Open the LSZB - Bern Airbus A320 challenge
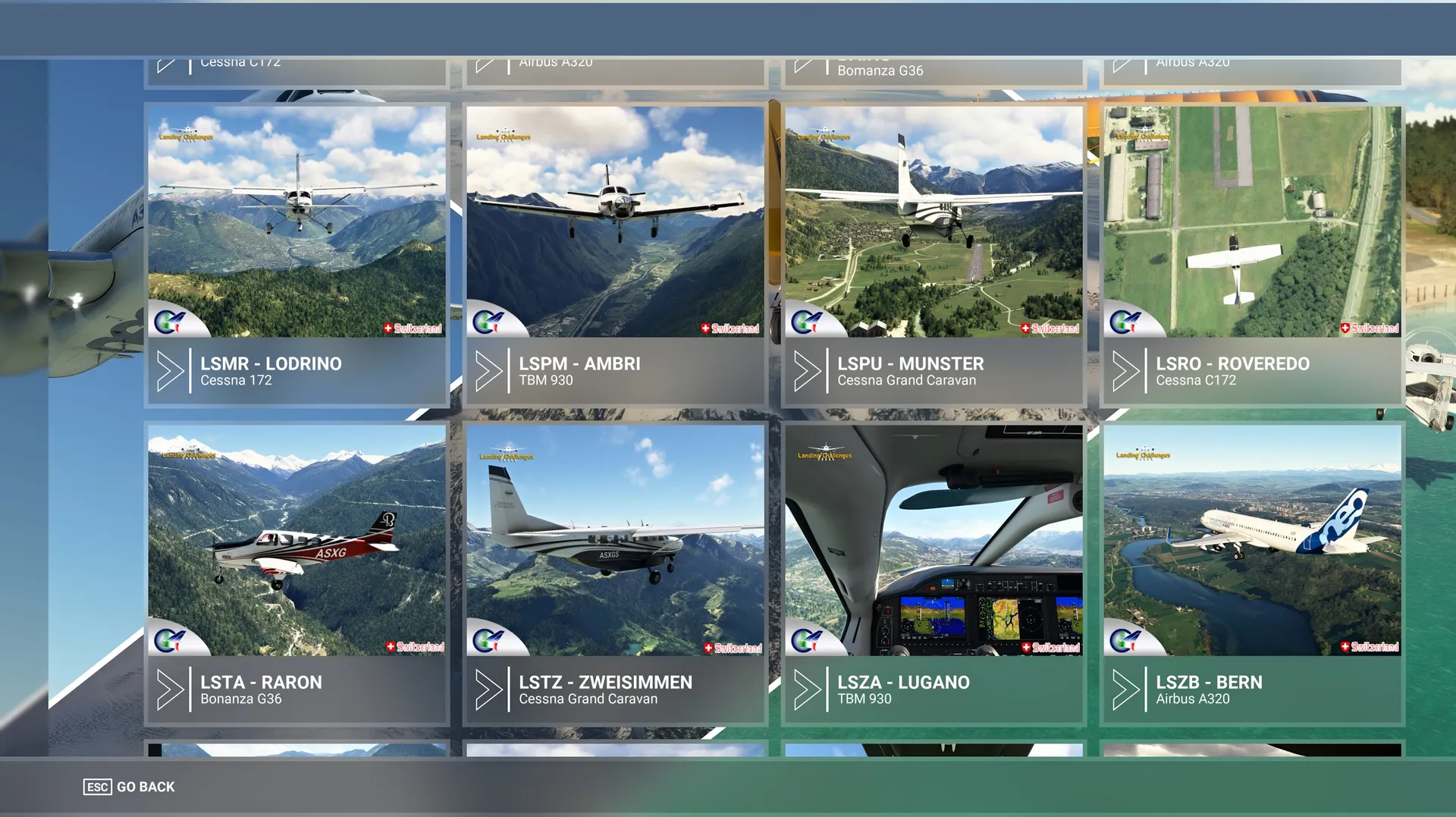 point(1252,573)
